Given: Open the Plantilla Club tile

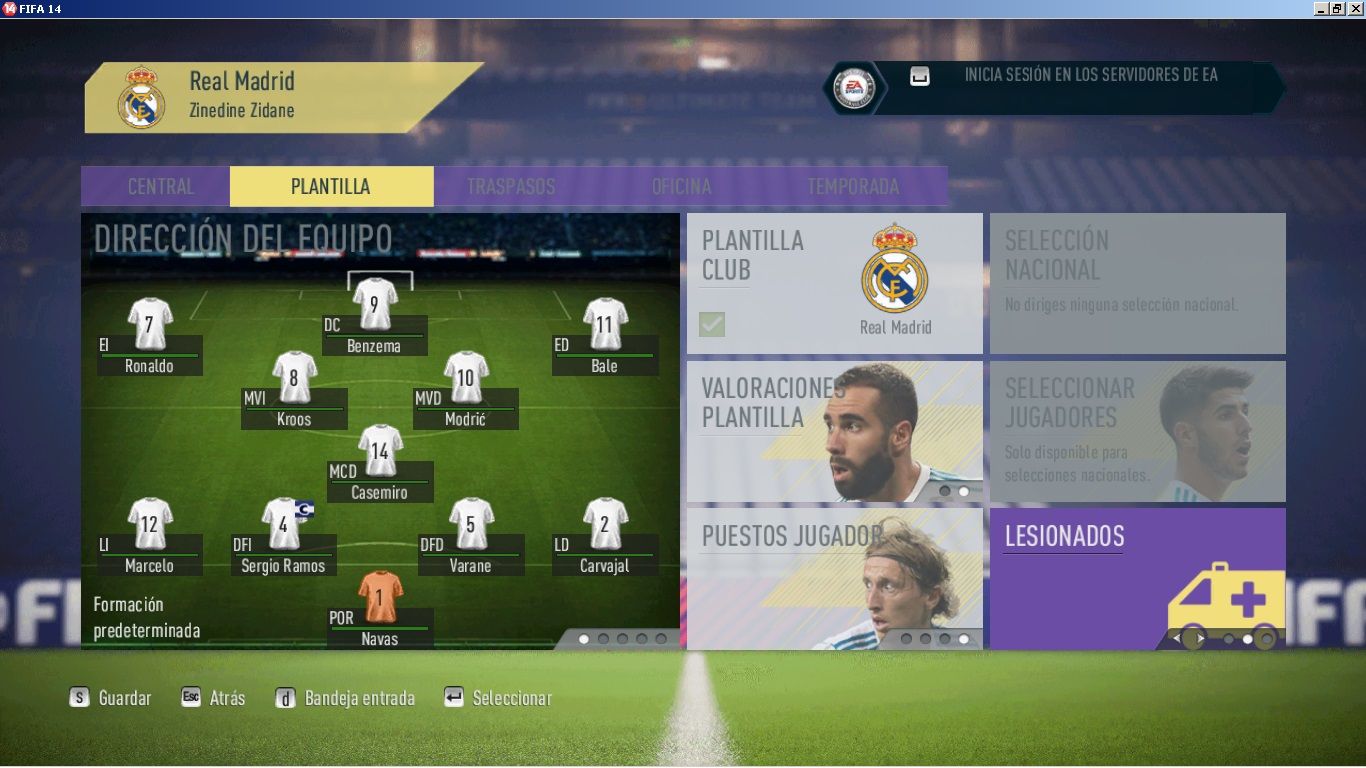Looking at the screenshot, I should pos(834,283).
